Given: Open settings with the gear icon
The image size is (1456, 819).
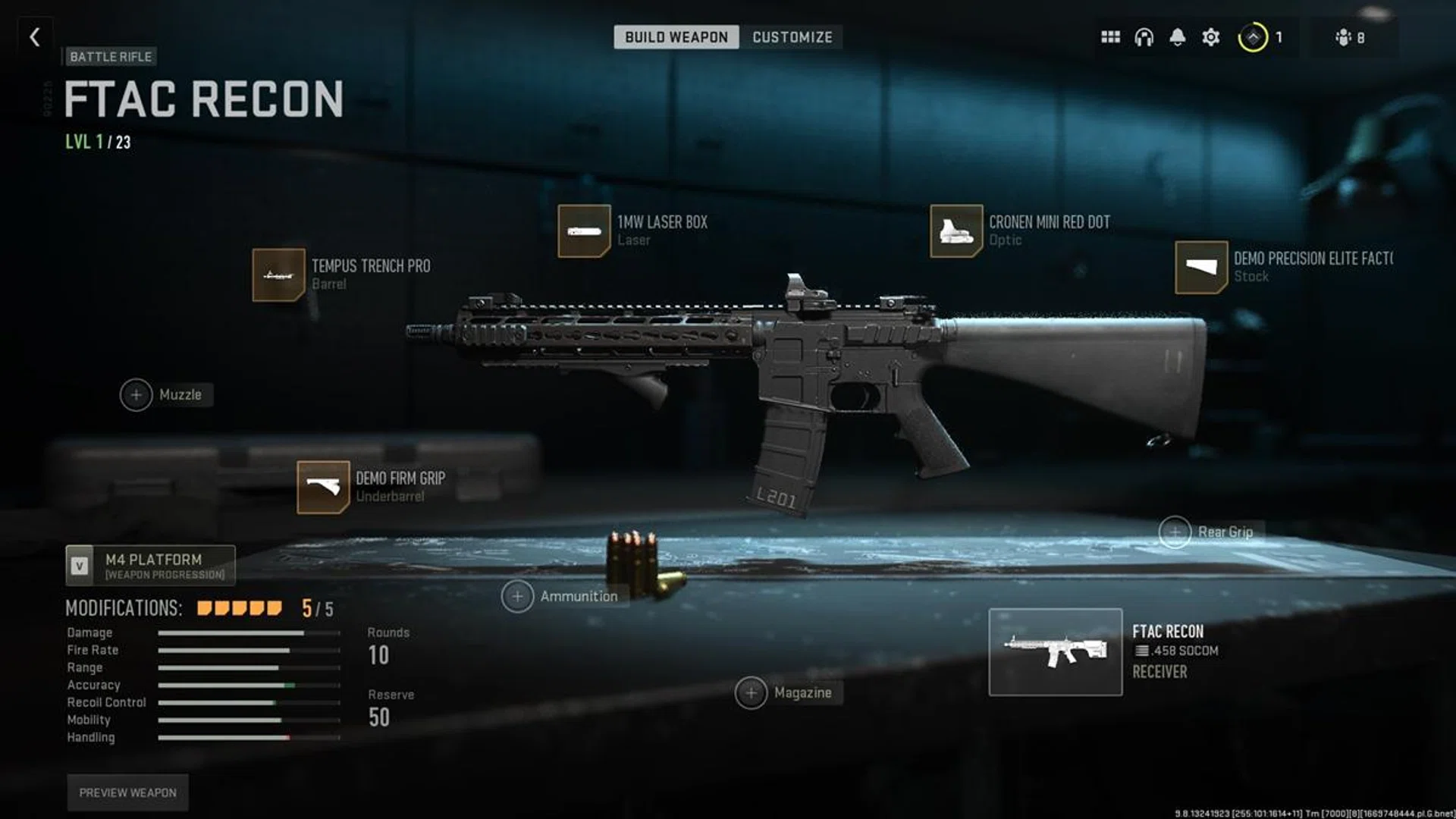Looking at the screenshot, I should coord(1211,37).
